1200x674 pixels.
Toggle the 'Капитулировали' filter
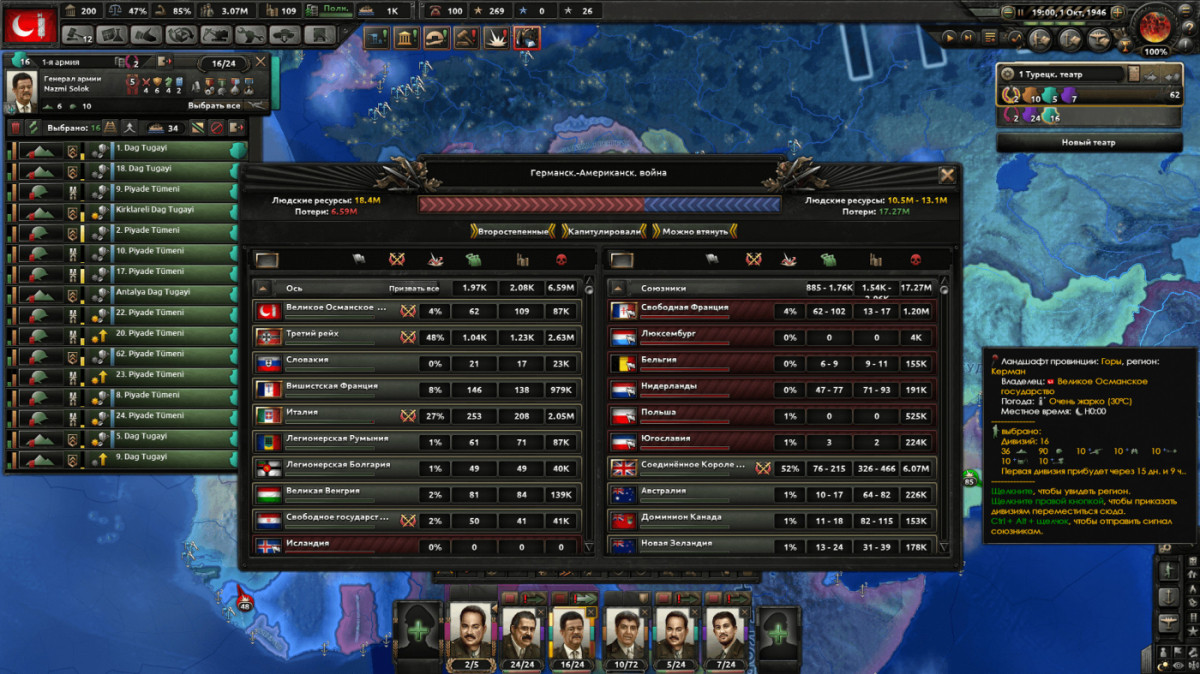click(603, 232)
